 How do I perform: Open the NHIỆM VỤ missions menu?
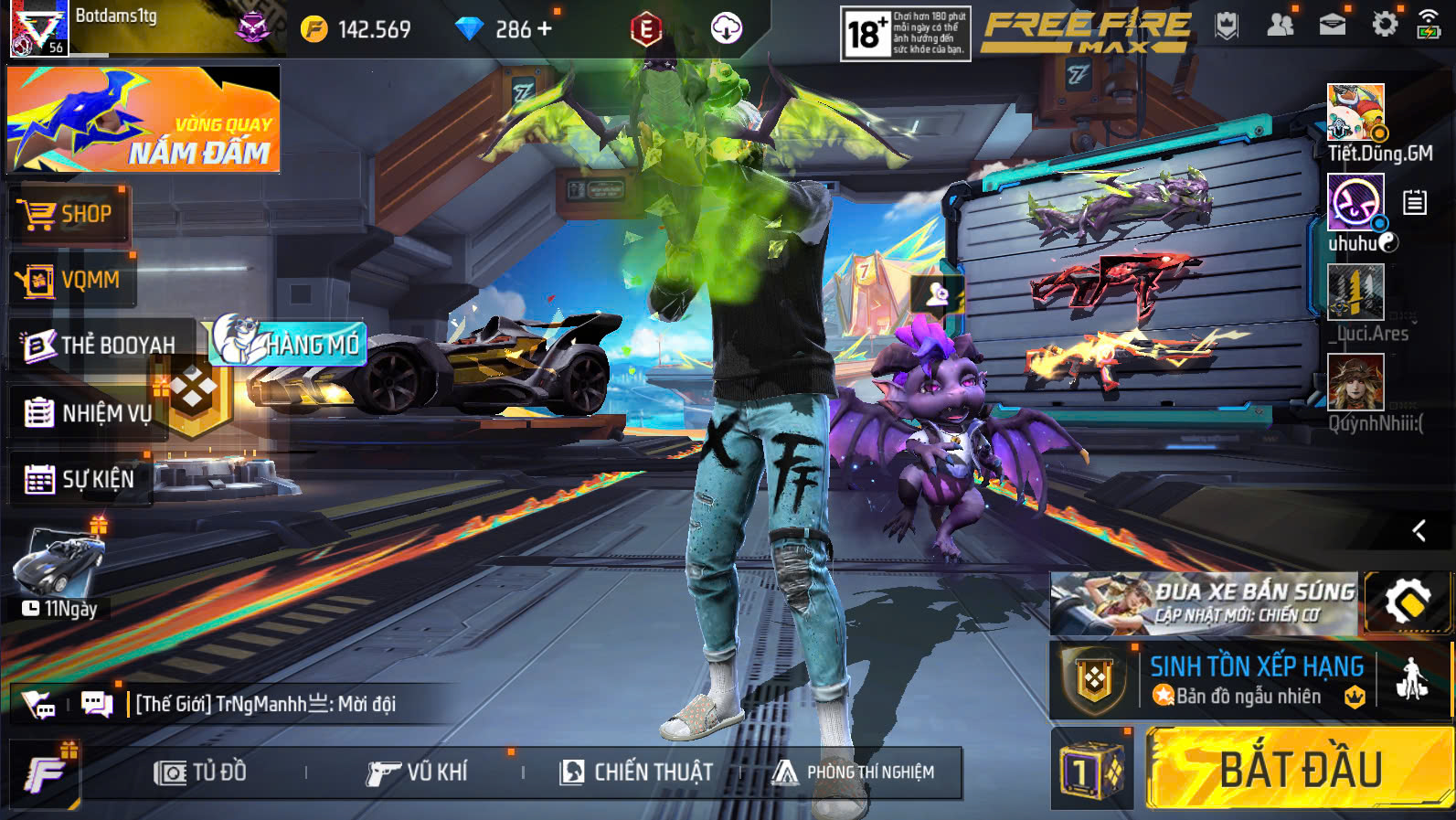[89, 413]
